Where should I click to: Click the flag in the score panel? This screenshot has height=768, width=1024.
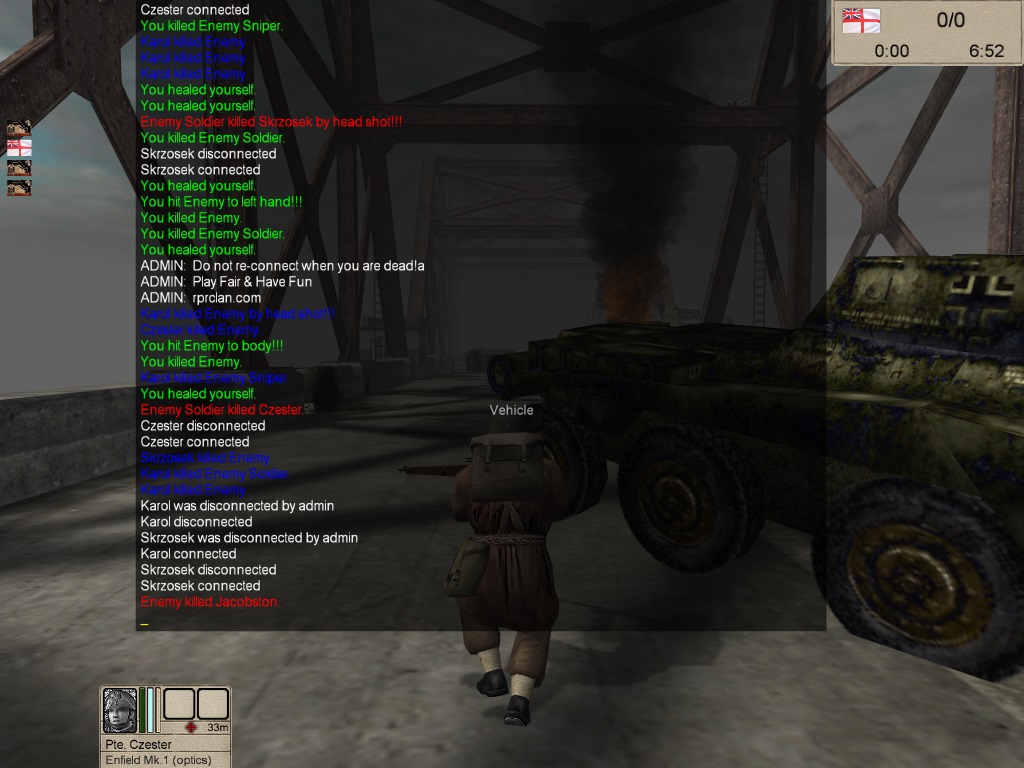[861, 20]
